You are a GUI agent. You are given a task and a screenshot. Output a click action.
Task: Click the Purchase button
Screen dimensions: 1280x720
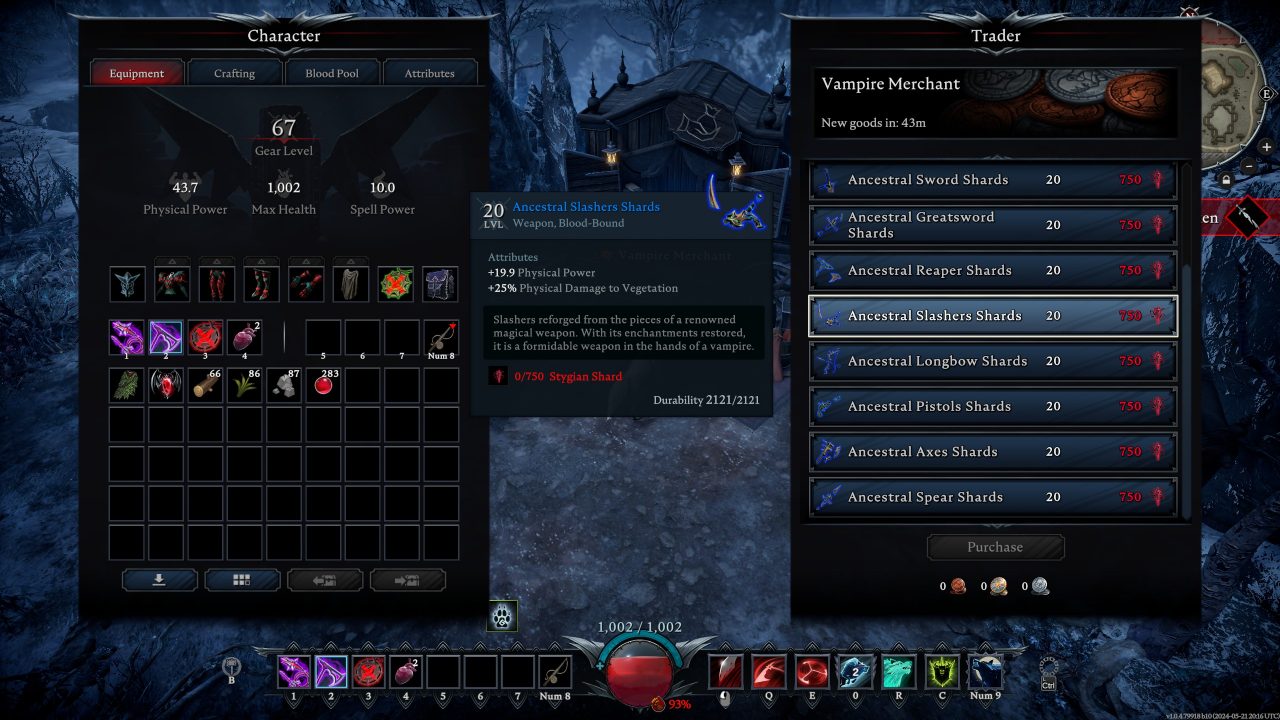(995, 546)
